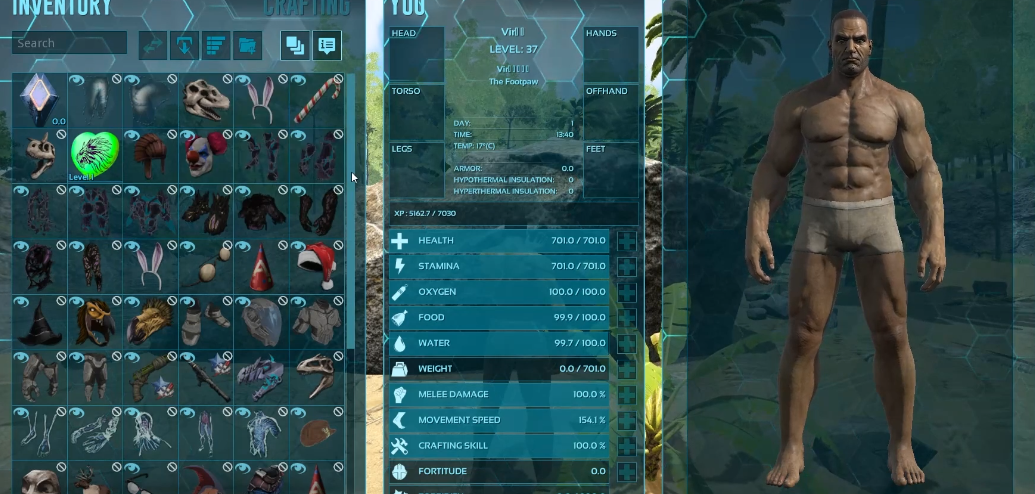This screenshot has height=494, width=1035.
Task: Select the candy cane item
Action: 318,99
